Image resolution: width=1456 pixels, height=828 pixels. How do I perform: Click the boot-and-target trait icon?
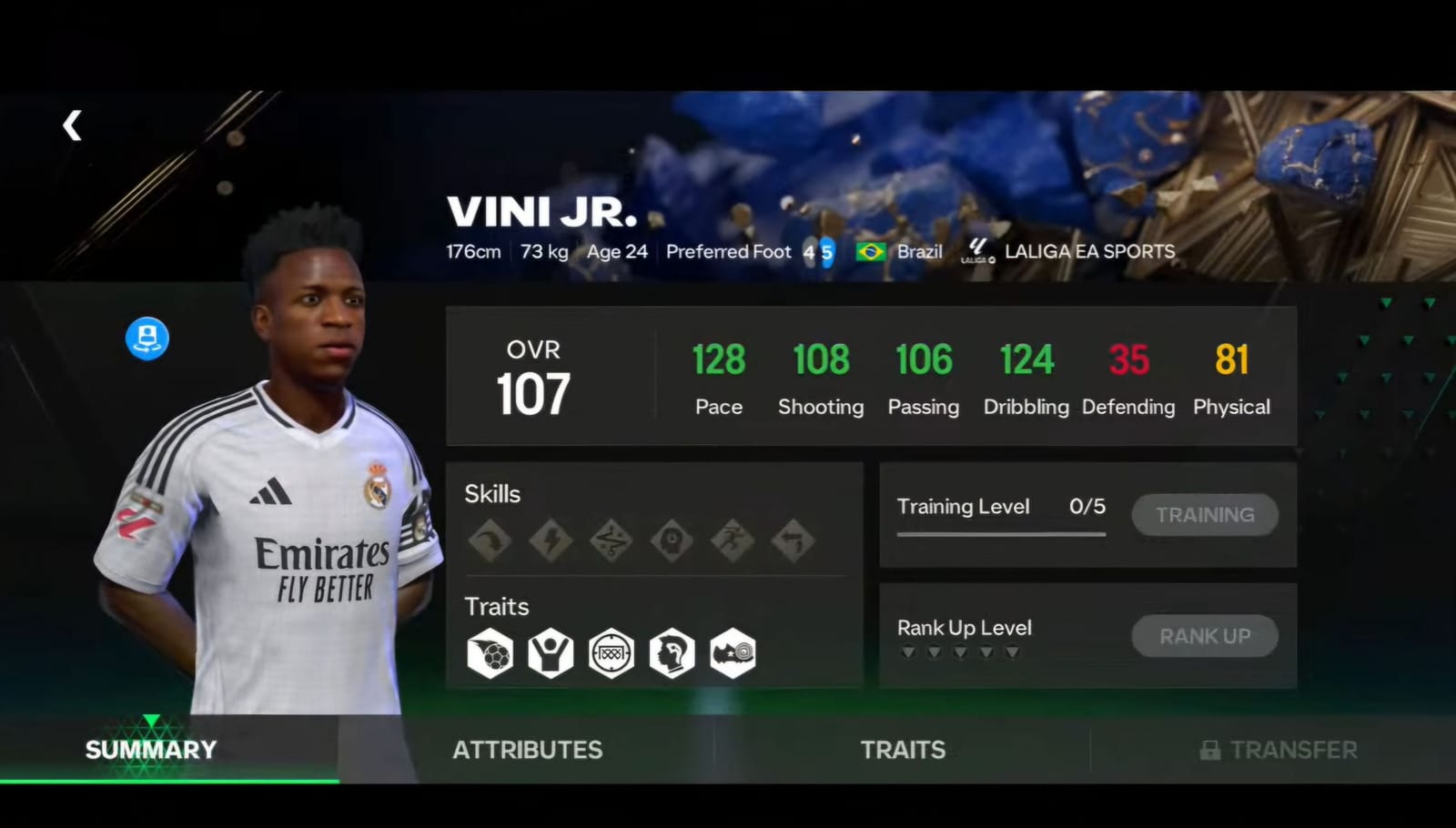point(733,652)
